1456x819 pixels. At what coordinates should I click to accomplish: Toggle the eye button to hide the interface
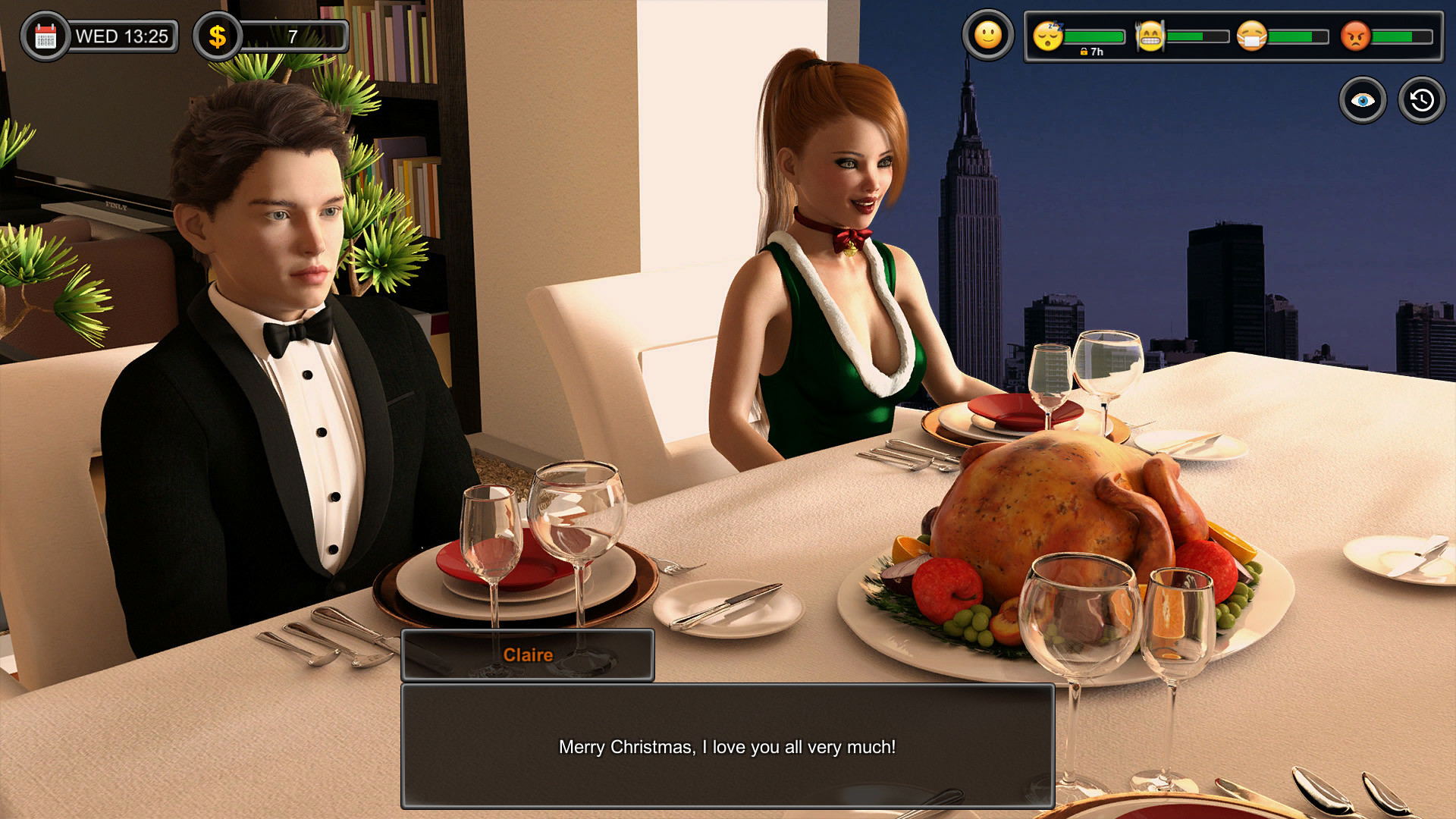1363,99
